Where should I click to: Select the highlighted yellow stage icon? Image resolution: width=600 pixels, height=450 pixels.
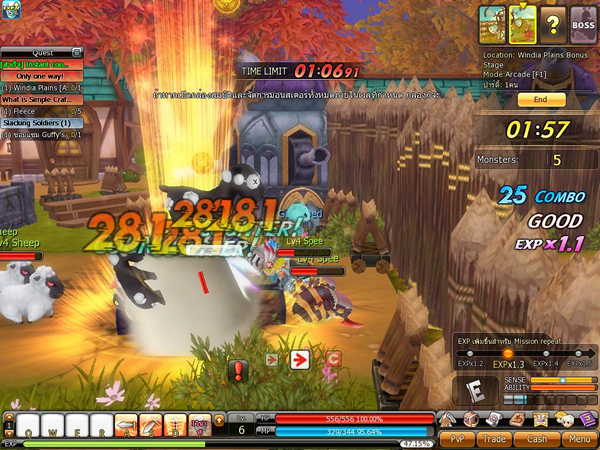523,20
